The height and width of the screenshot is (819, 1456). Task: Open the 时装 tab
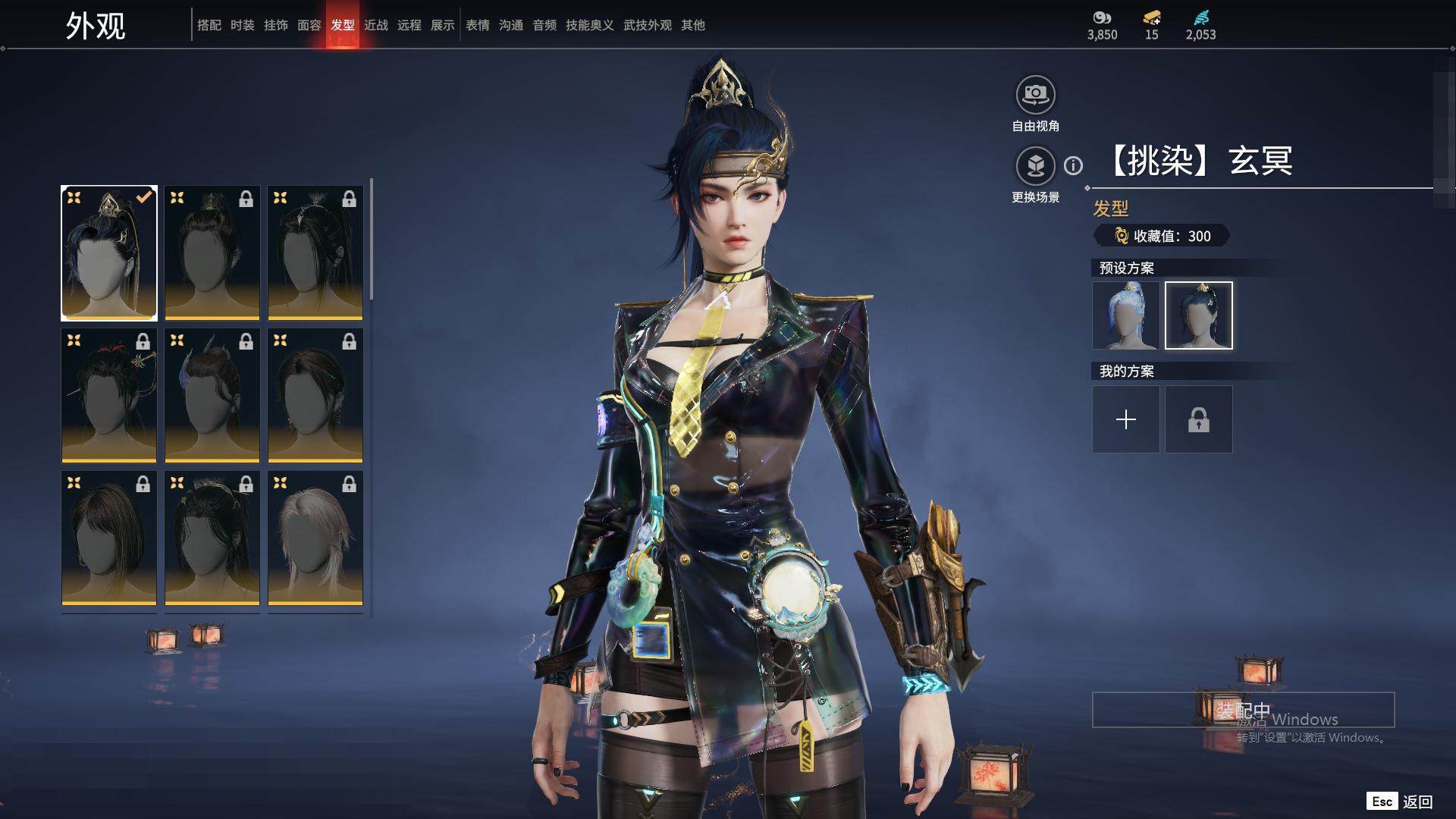pos(242,25)
